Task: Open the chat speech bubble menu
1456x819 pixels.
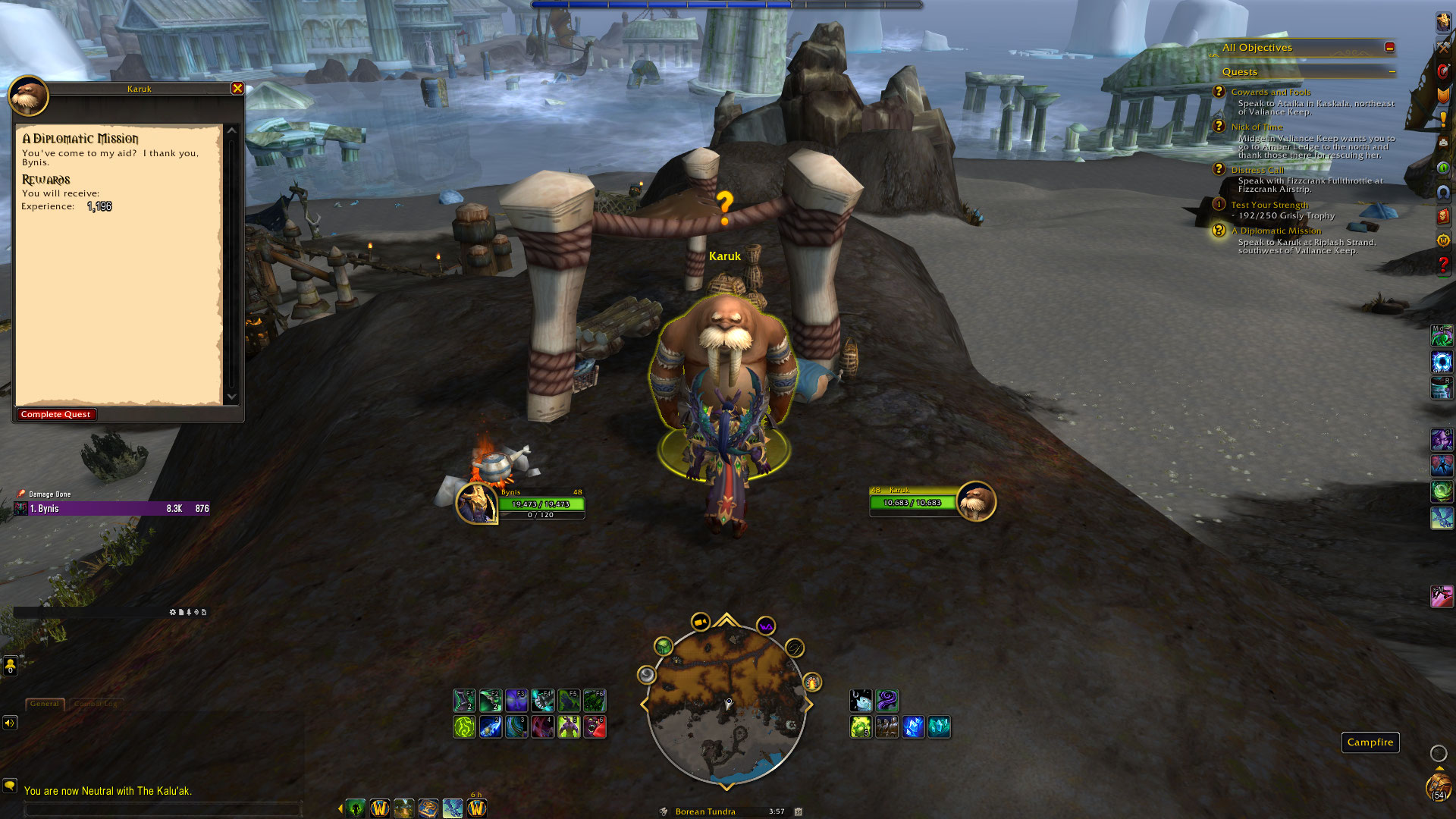Action: coord(10,785)
